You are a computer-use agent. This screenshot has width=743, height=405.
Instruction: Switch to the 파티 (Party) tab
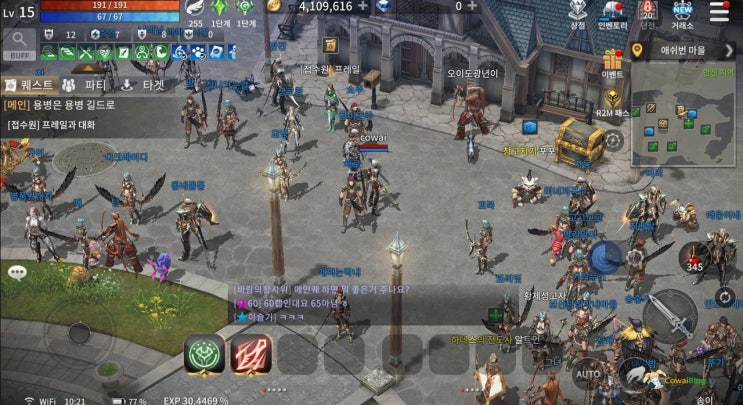[85, 85]
